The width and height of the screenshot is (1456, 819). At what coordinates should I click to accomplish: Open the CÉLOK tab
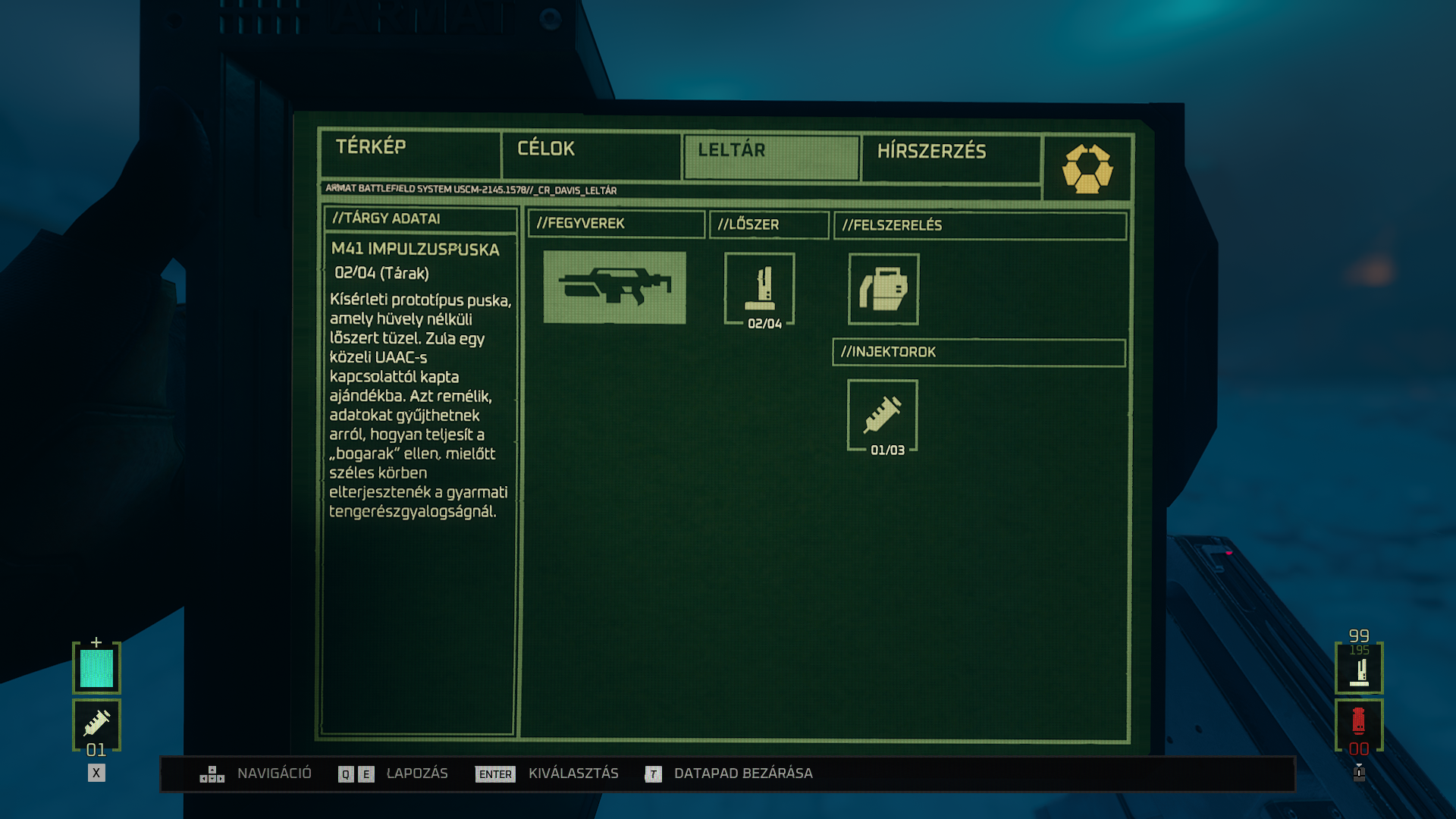[x=590, y=155]
